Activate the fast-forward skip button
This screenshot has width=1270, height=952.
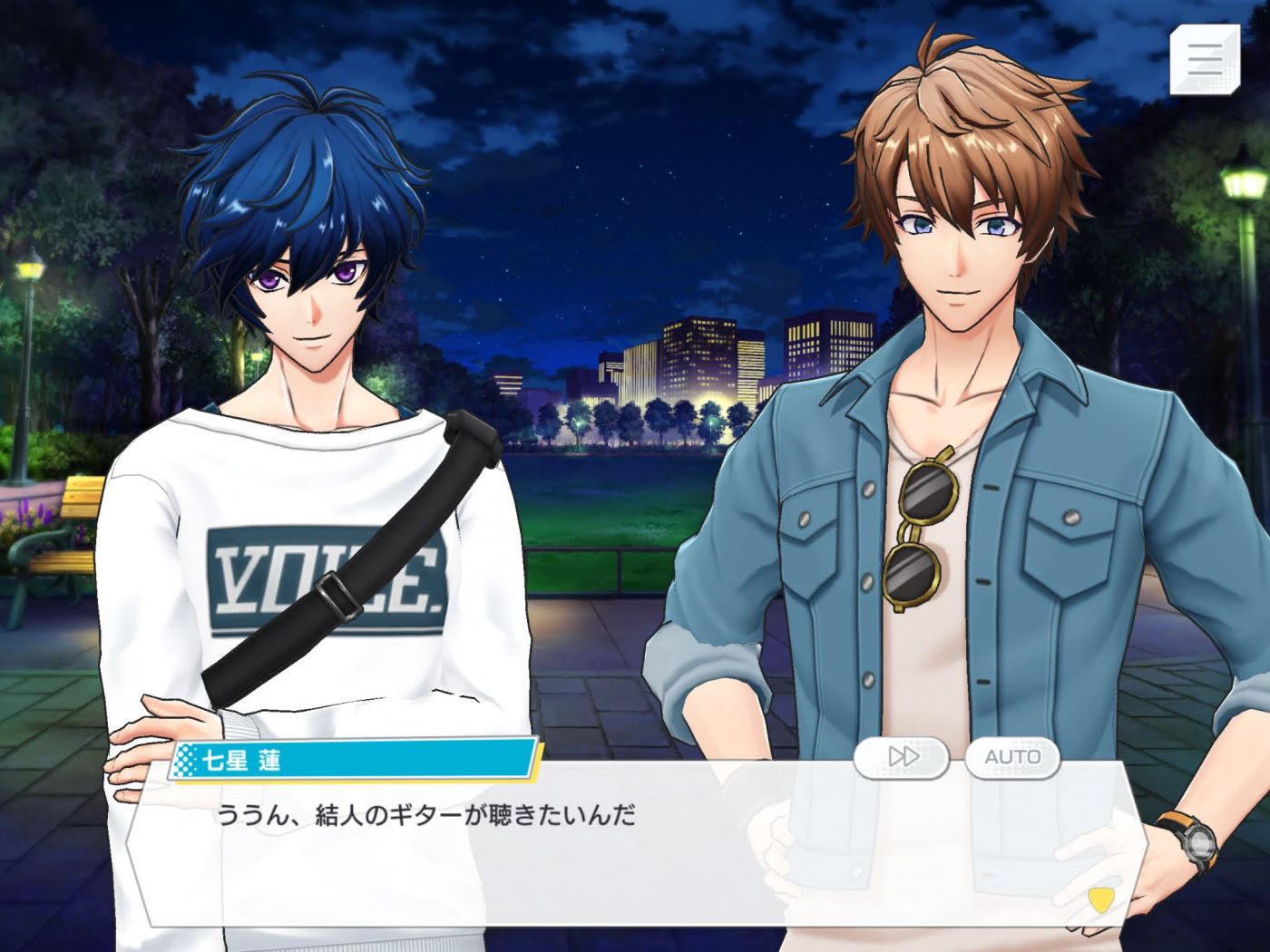902,757
